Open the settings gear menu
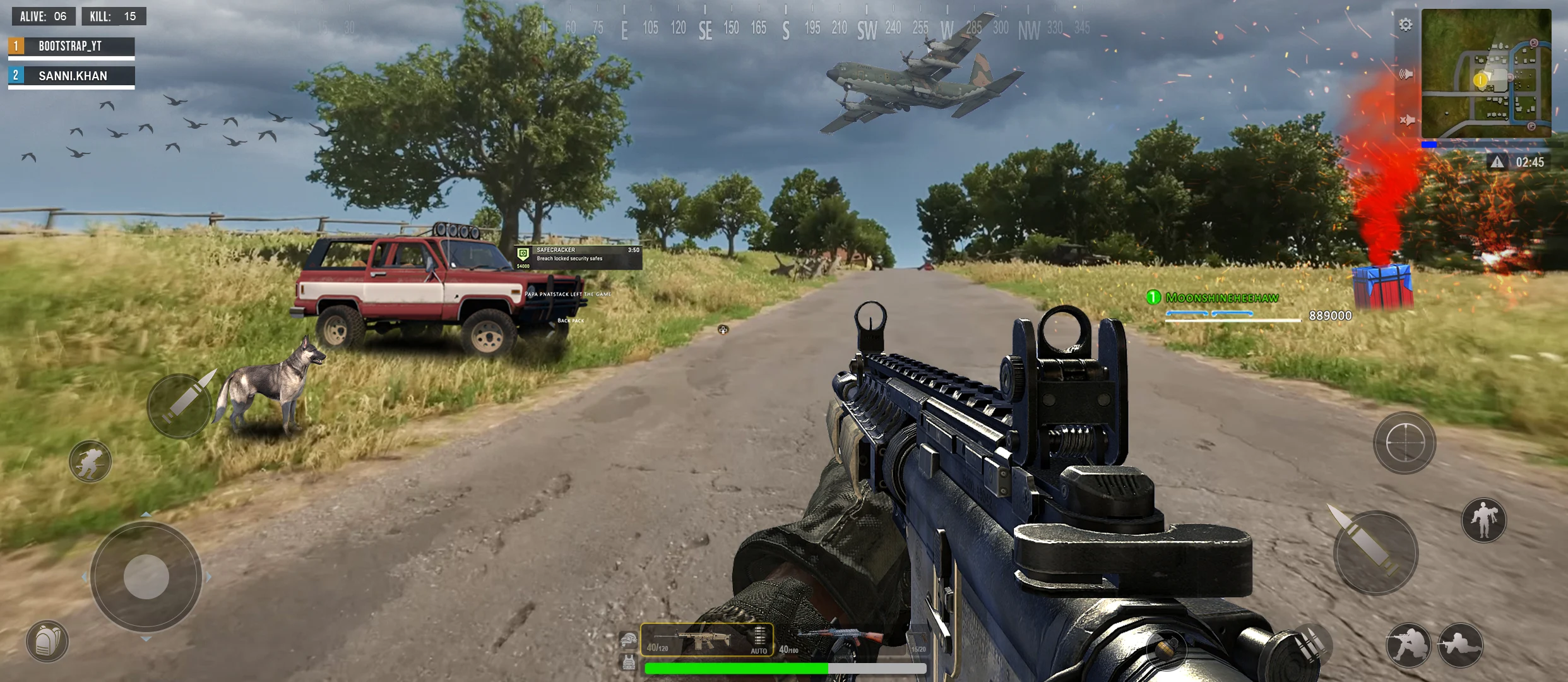The height and width of the screenshot is (682, 1568). point(1405,25)
